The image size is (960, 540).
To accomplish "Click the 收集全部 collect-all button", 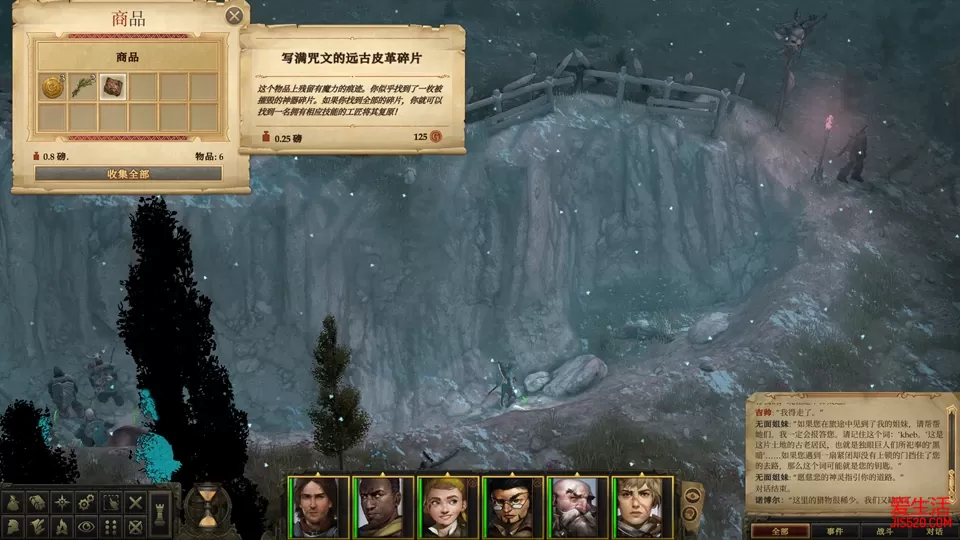I will [128, 173].
